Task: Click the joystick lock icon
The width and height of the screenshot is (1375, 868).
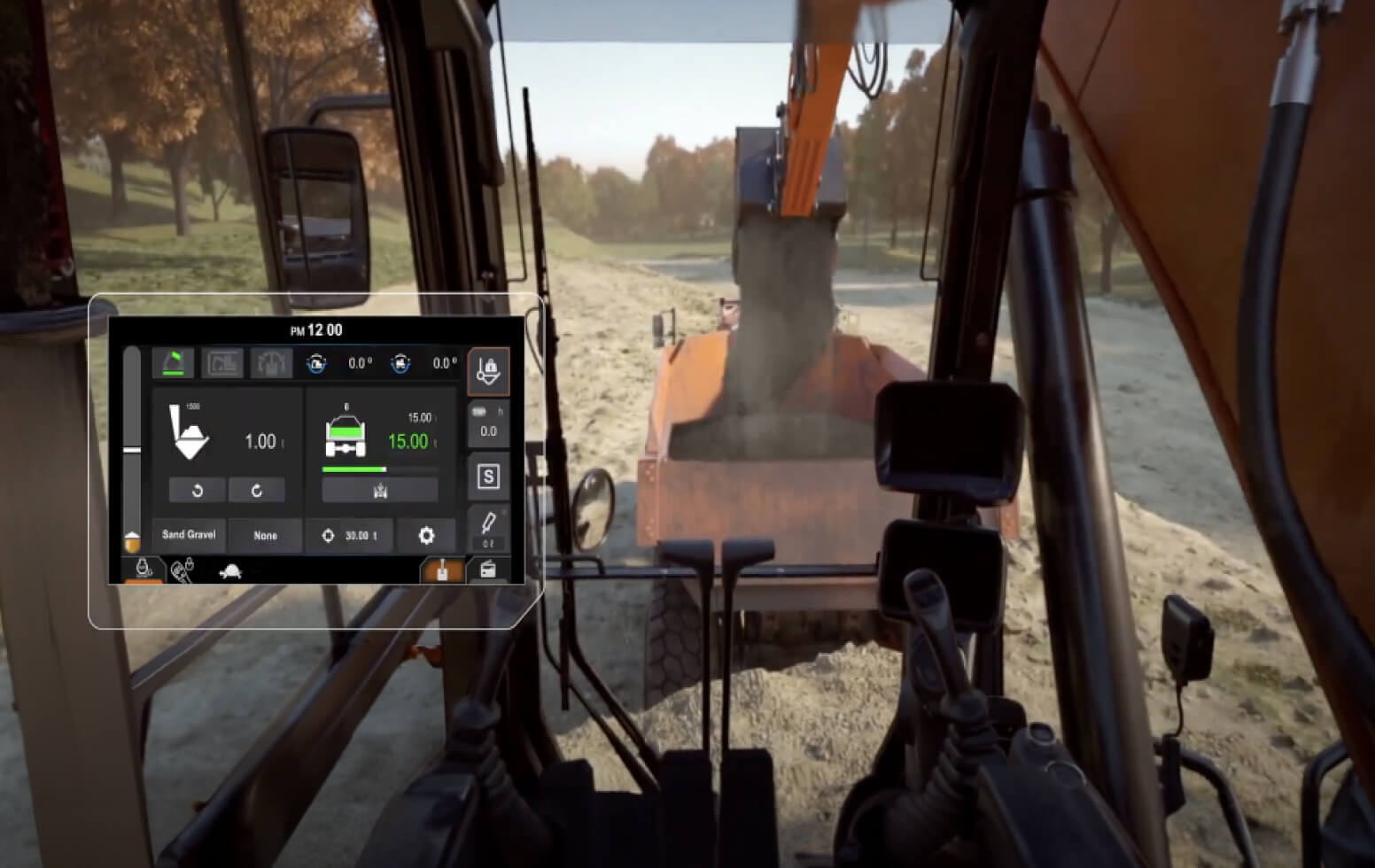Action: 183,570
